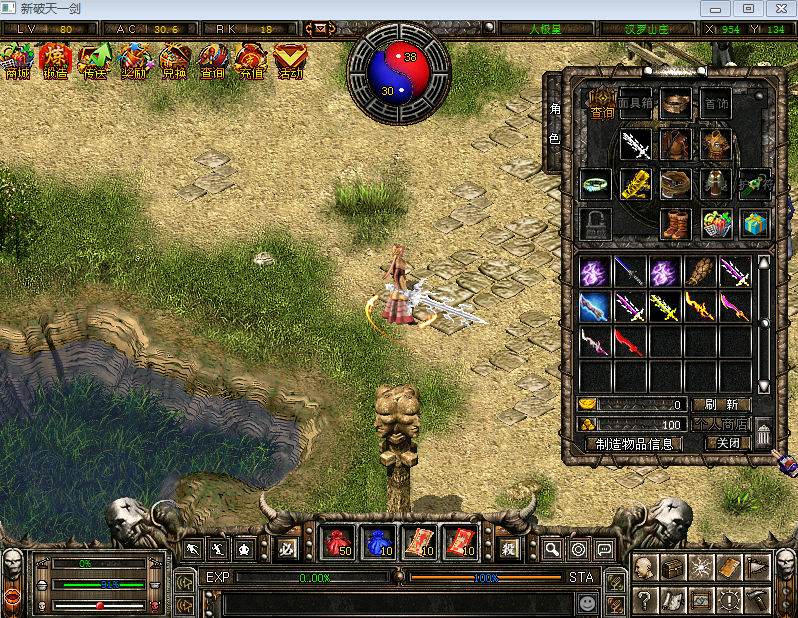Use the blue potion hotbar slot
Viewport: 798px width, 618px height.
[377, 544]
